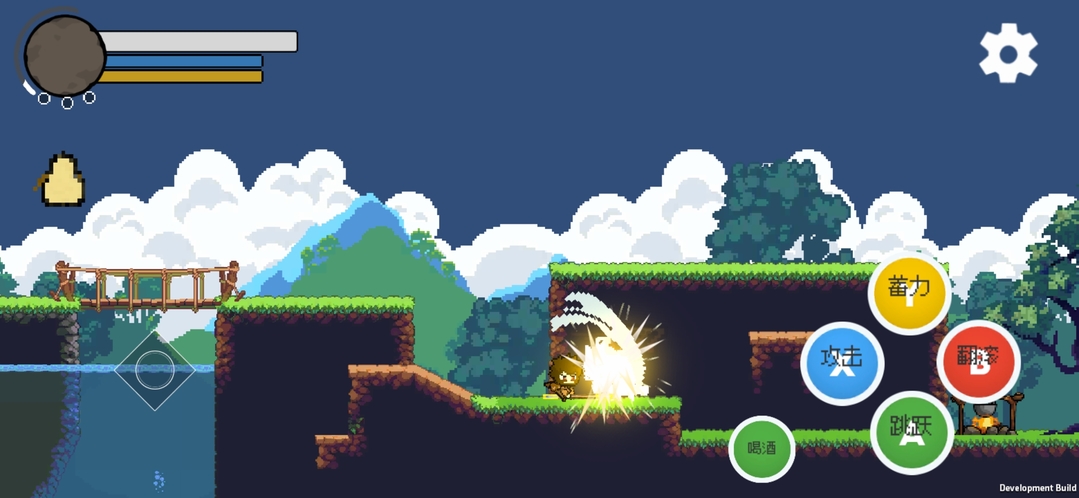This screenshot has height=498, width=1079.
Task: Tap the blue 攻击 attack button
Action: (842, 362)
